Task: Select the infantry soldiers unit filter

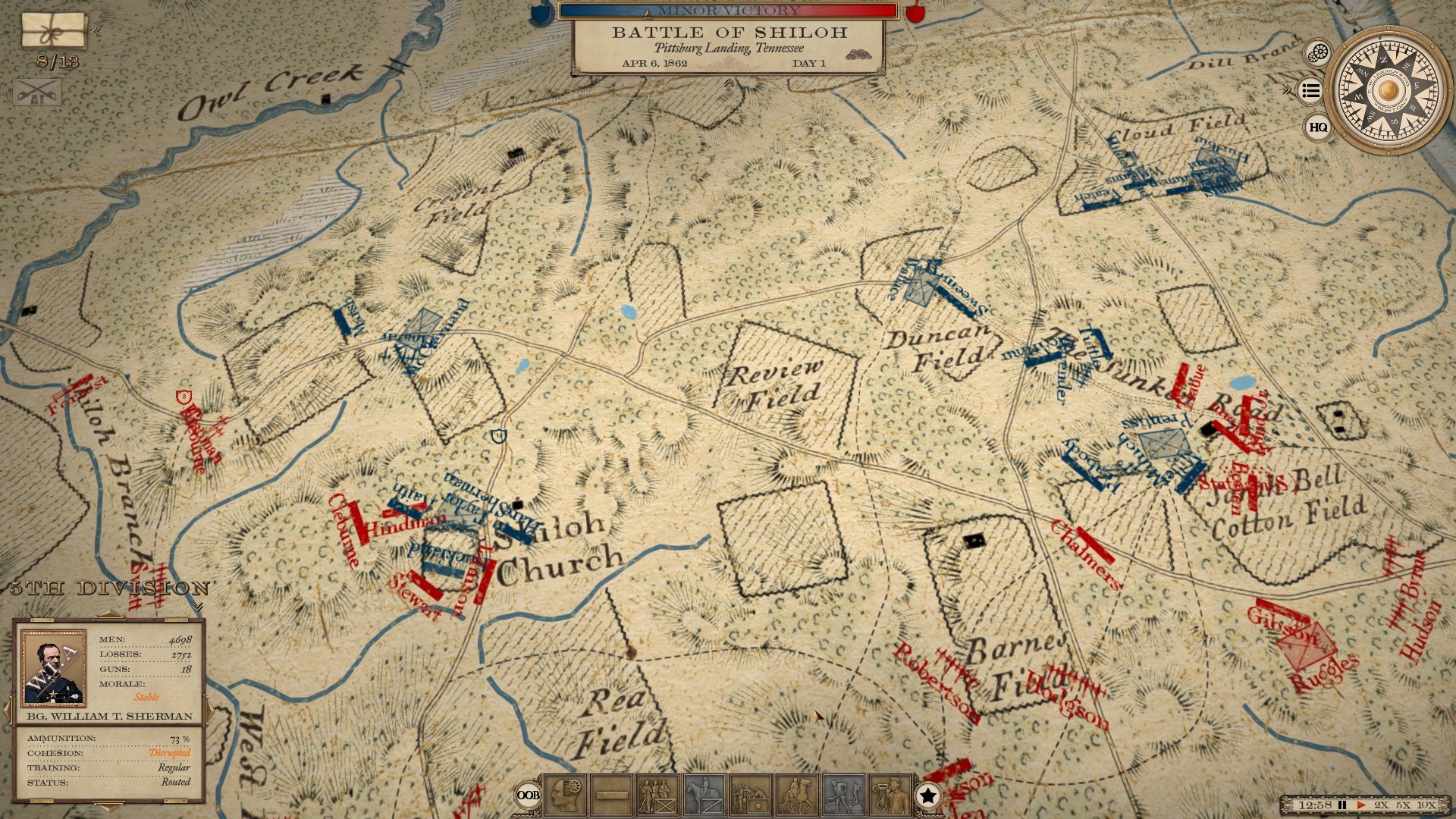Action: (657, 795)
